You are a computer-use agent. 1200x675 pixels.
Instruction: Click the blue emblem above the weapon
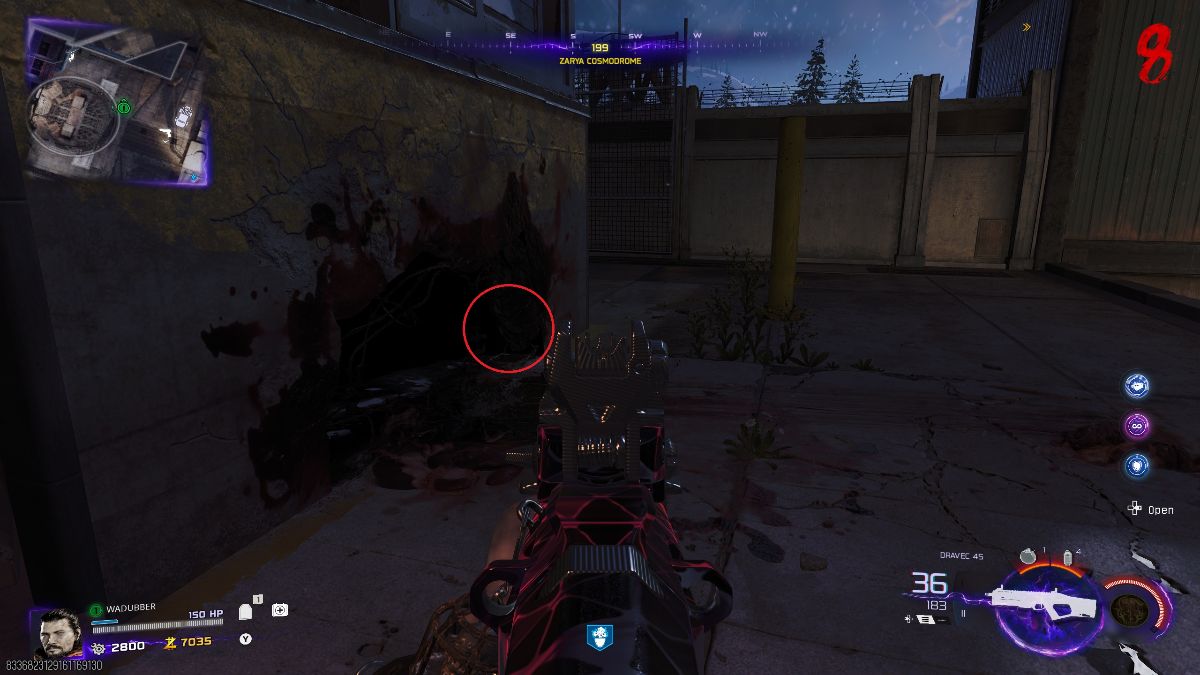click(600, 635)
